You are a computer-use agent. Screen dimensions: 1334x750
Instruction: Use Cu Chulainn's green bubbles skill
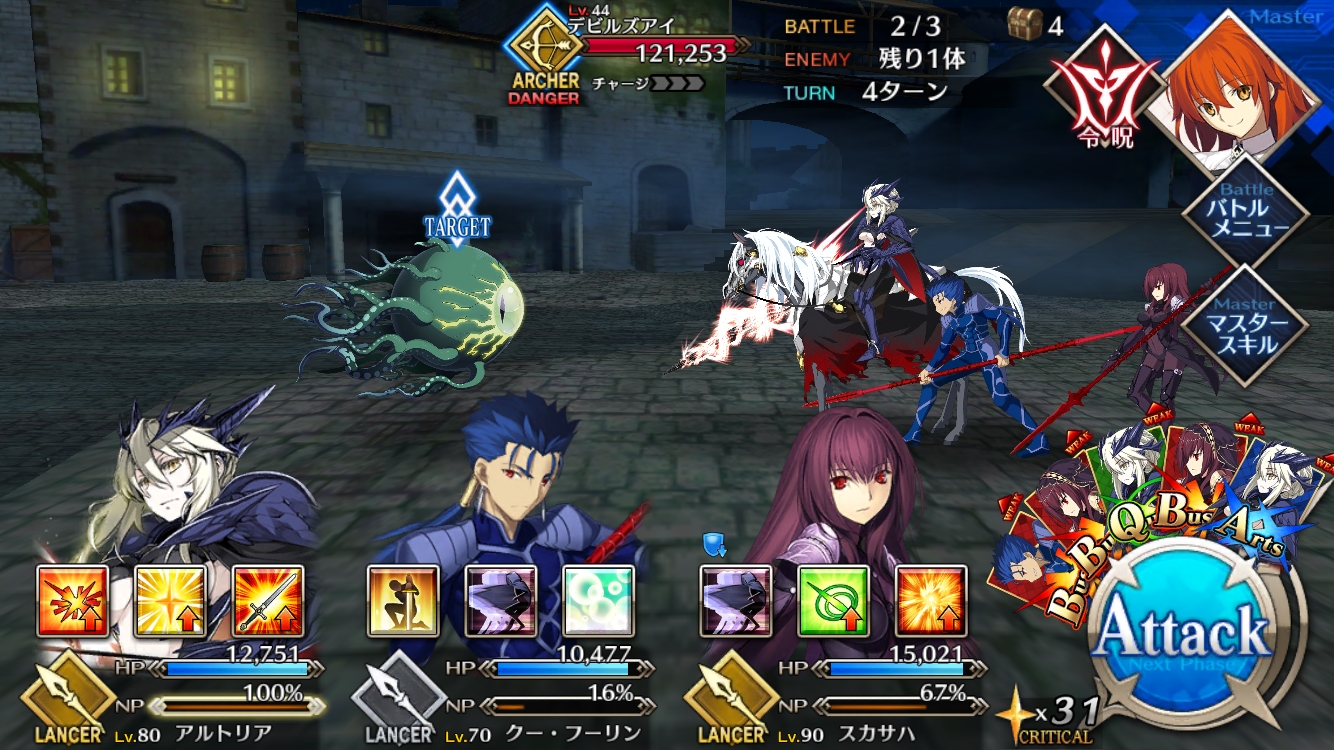[x=598, y=602]
